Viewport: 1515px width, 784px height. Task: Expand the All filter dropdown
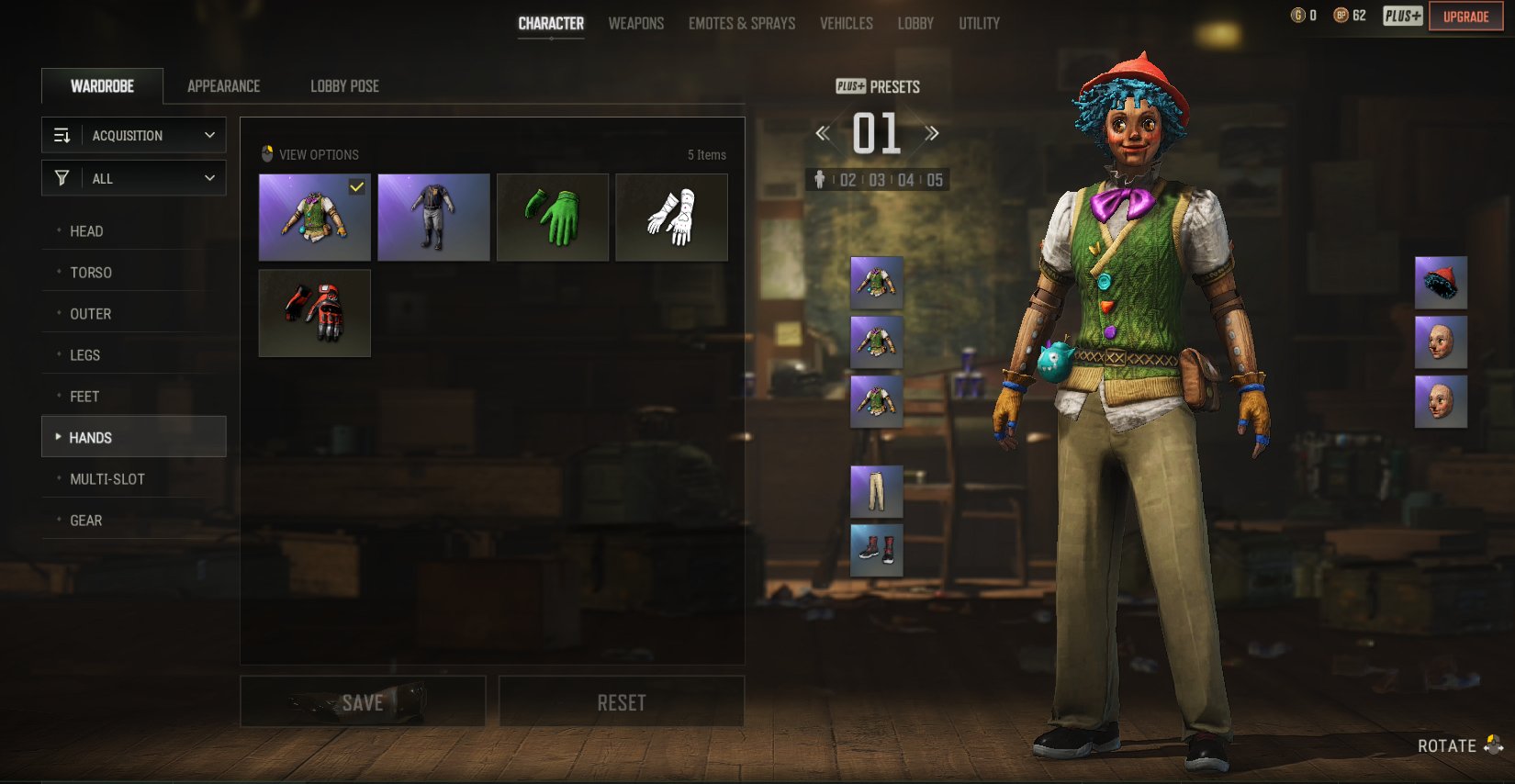coord(134,178)
